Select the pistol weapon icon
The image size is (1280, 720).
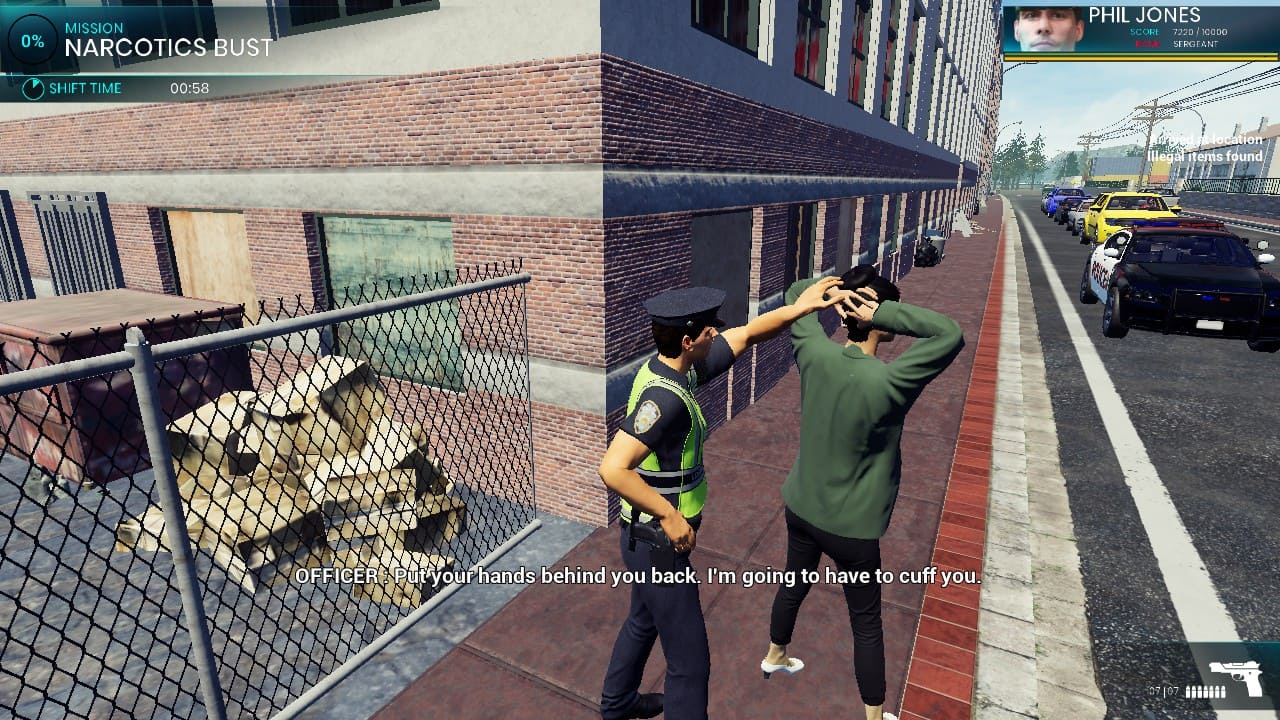[1235, 678]
